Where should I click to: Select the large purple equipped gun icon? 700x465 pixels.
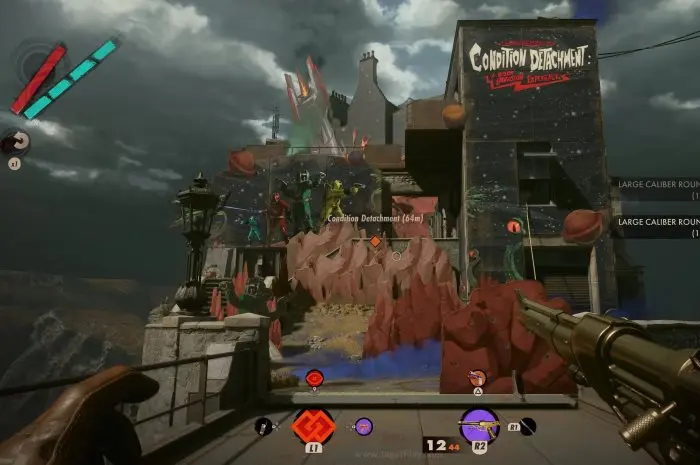coord(479,426)
